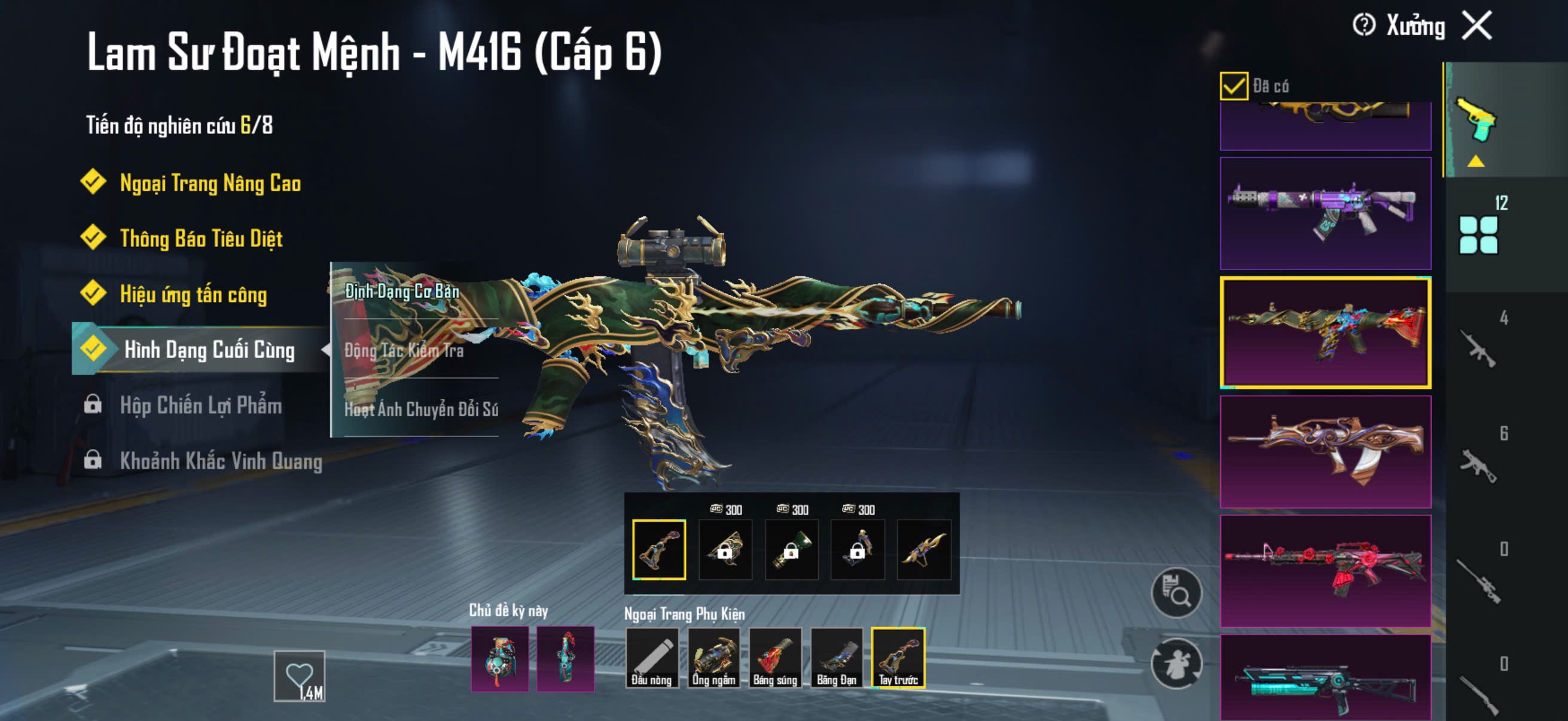Close the weapon workshop screen
This screenshot has width=1568, height=721.
[x=1477, y=26]
